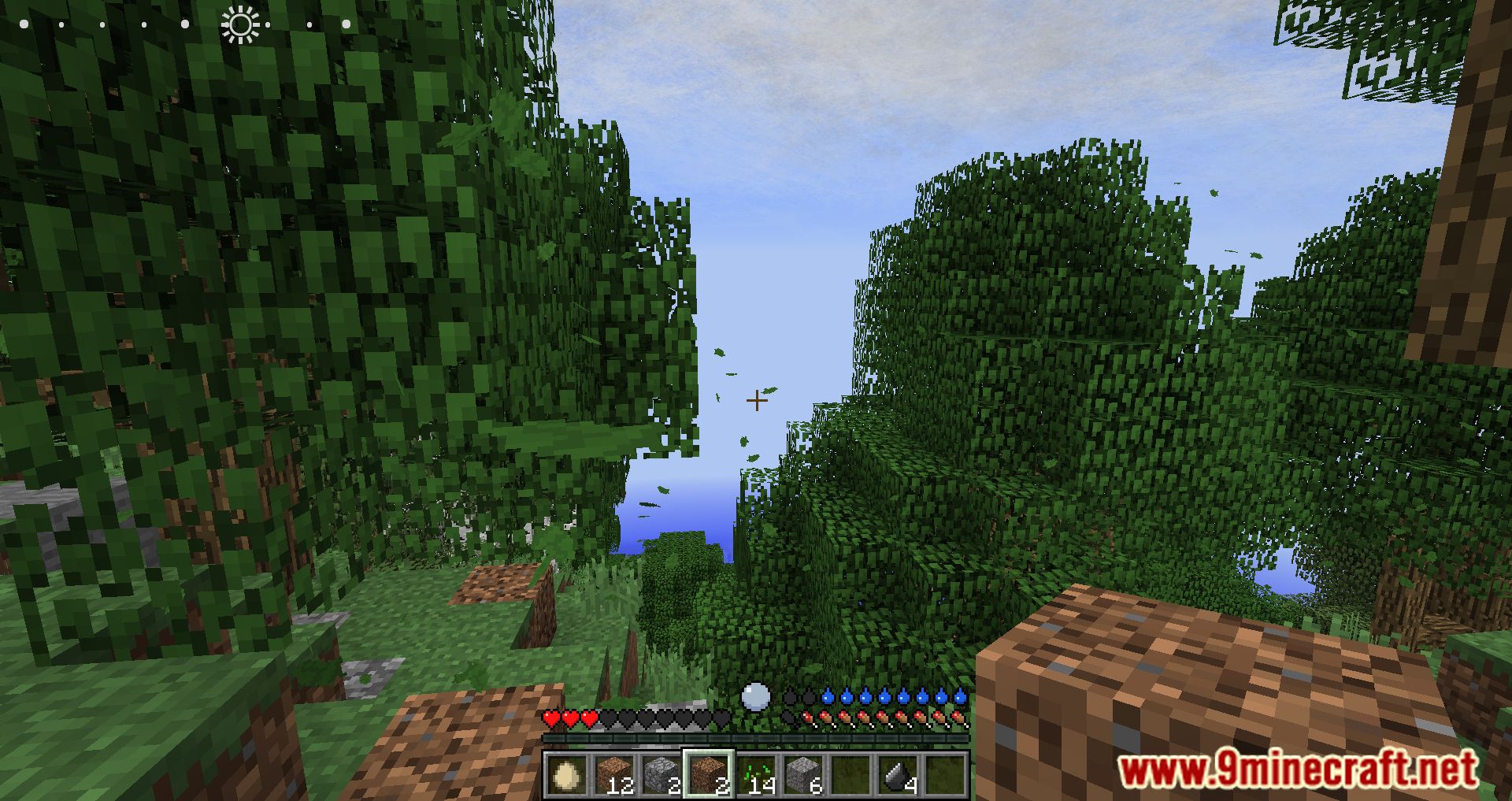Click the crosshair at screen center
Viewport: 1512px width, 801px height.
[x=757, y=400]
